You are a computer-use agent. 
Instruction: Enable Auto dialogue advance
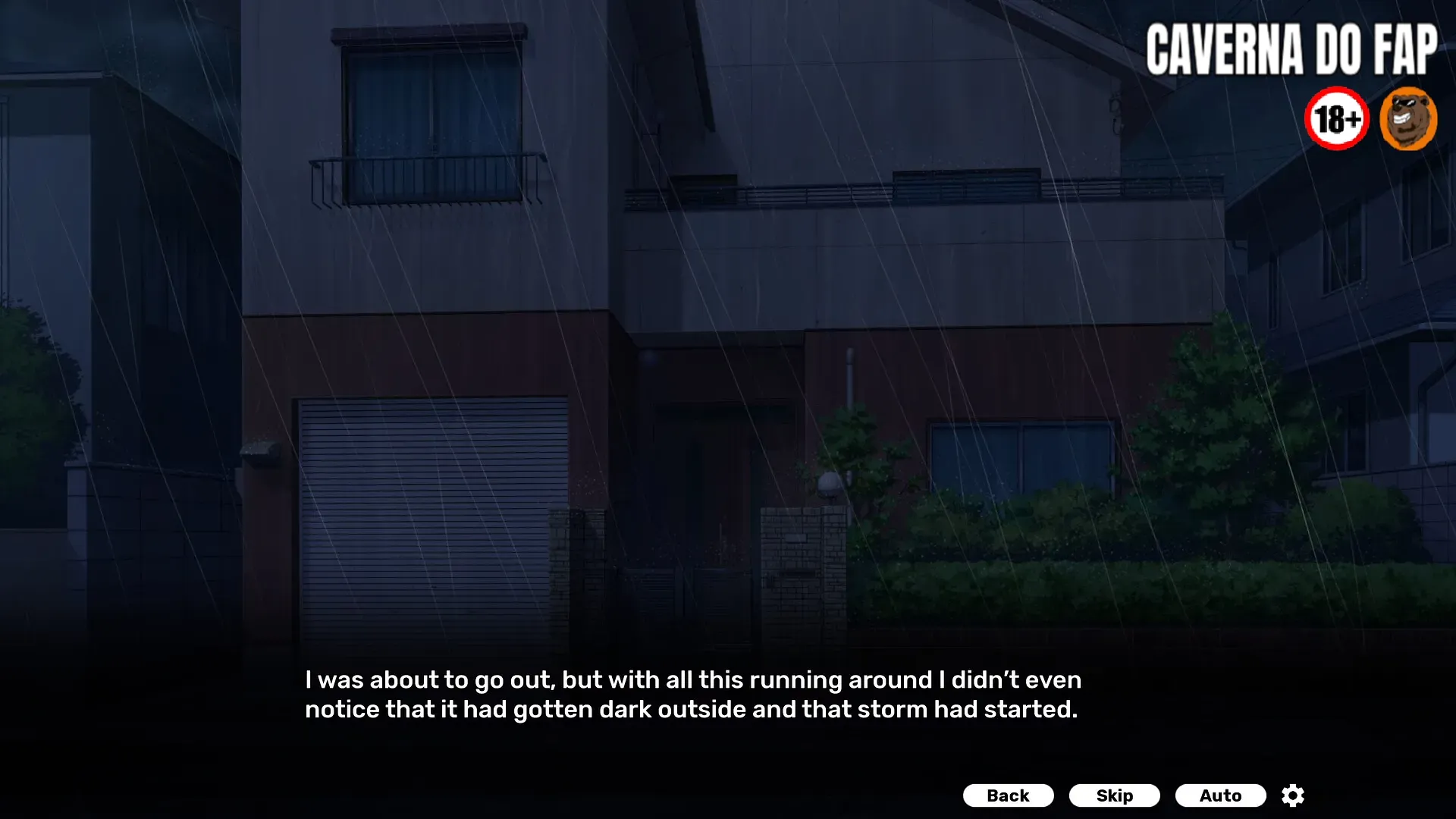click(x=1220, y=795)
